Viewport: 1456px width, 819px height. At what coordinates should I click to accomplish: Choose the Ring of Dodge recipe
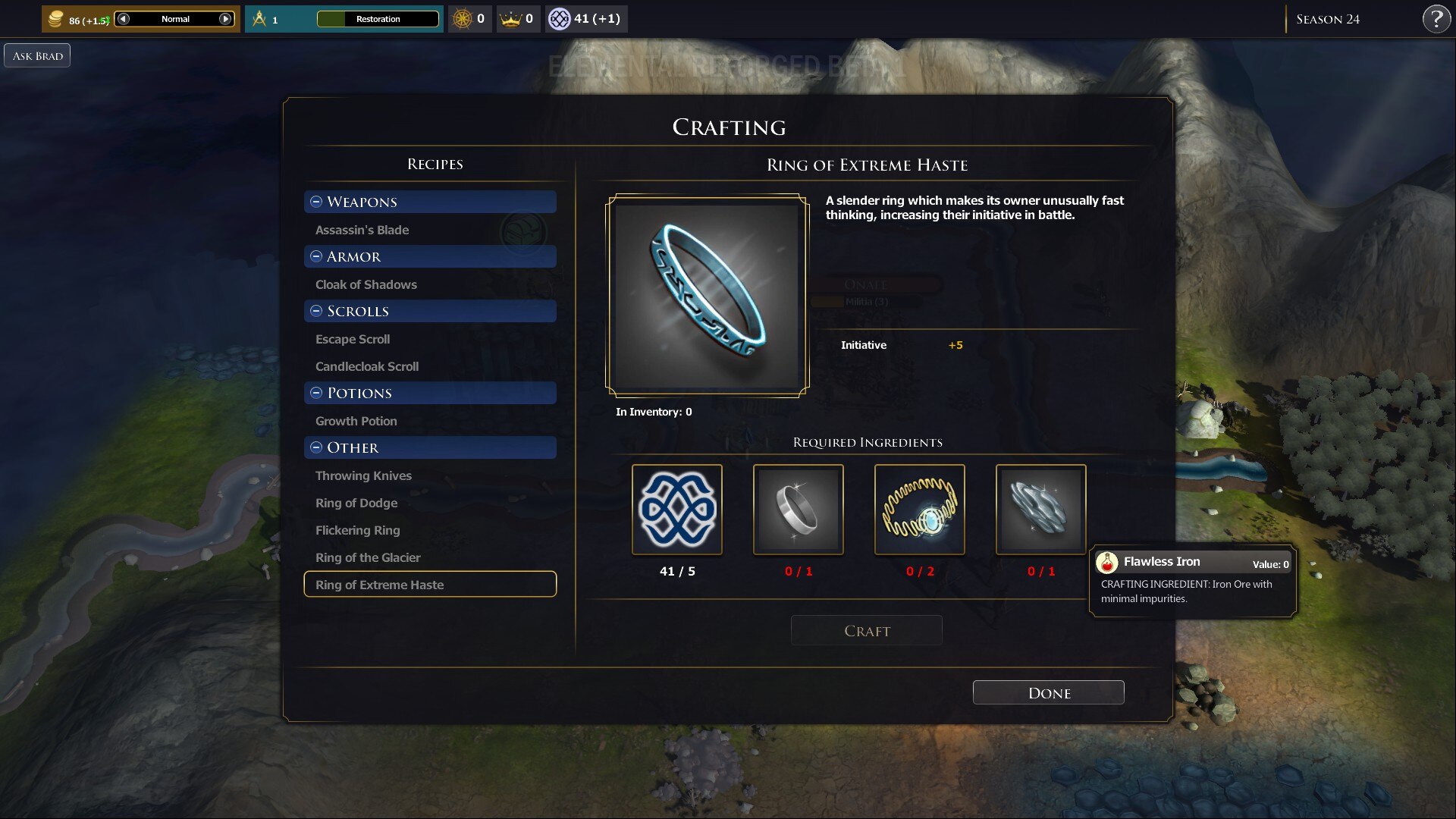coord(356,503)
